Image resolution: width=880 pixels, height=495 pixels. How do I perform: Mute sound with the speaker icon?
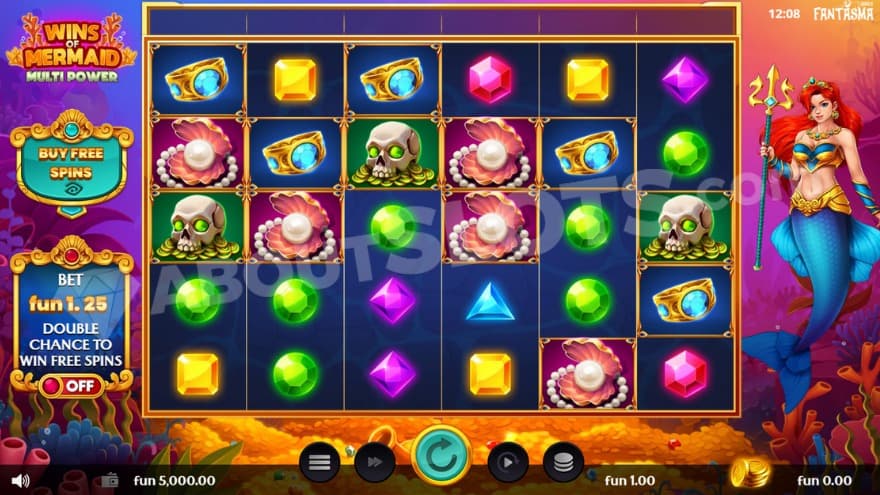(19, 481)
